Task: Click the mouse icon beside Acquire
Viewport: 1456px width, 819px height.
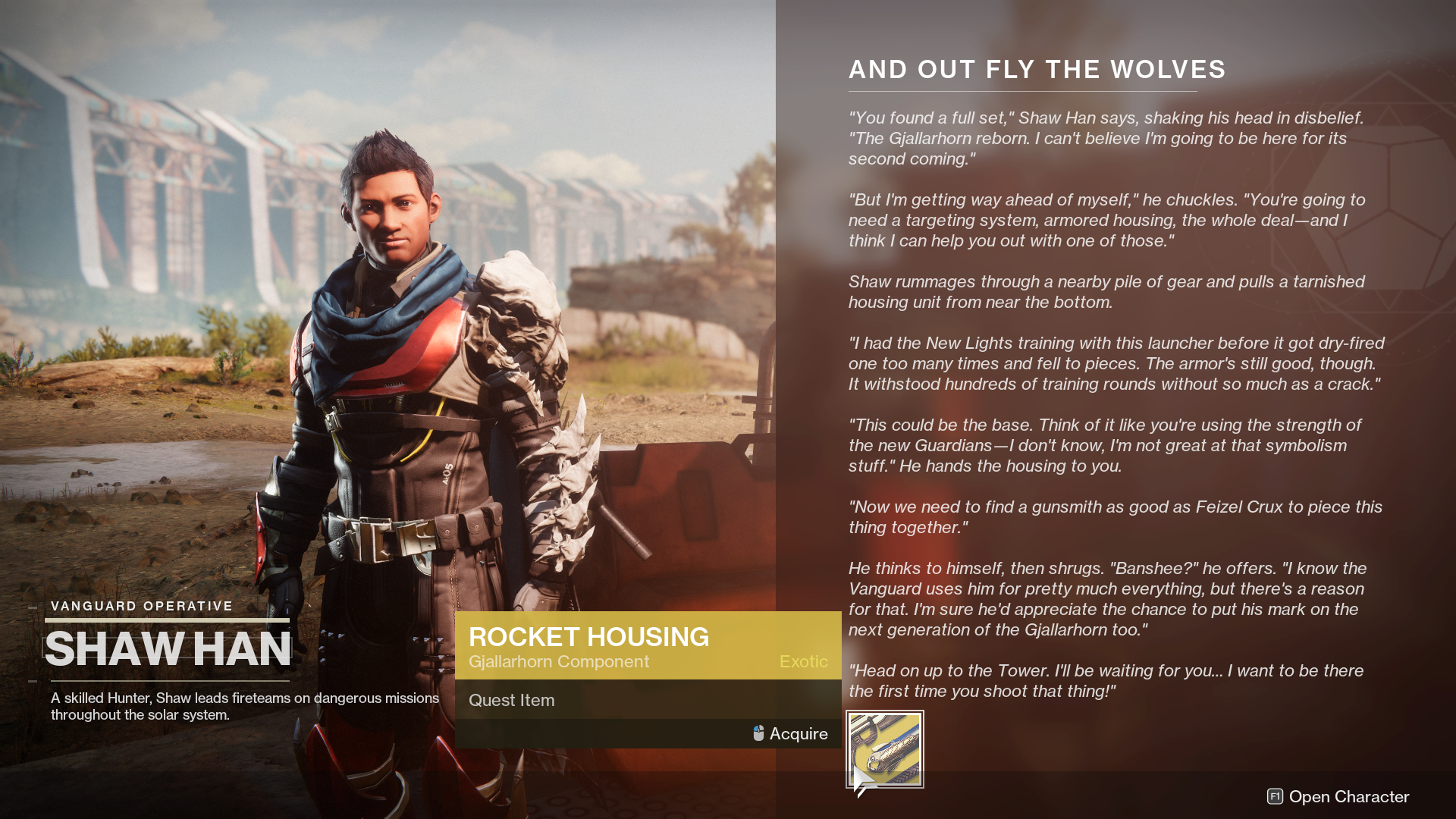Action: click(x=757, y=733)
